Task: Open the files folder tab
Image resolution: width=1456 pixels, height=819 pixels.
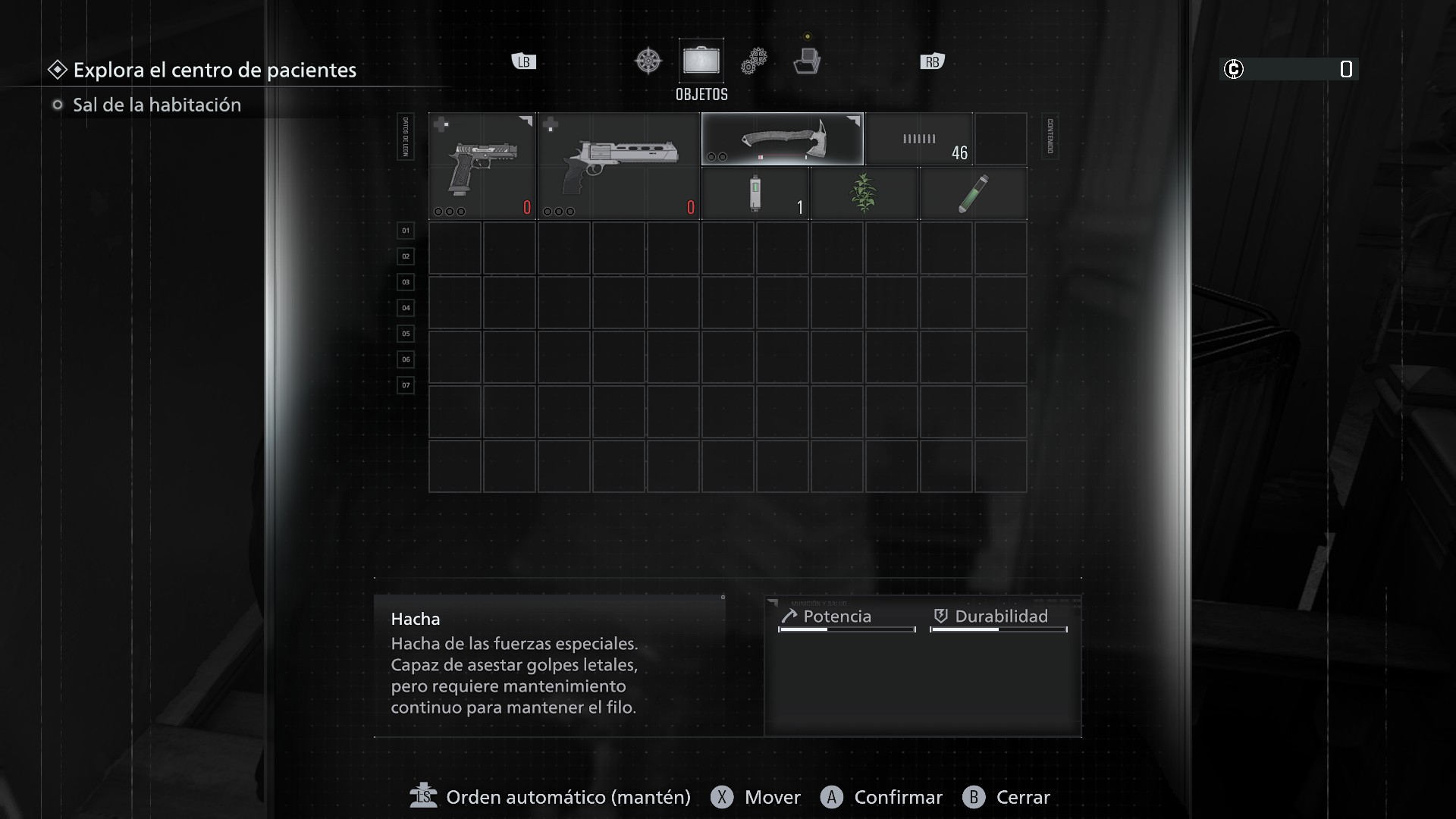Action: pyautogui.click(x=806, y=61)
